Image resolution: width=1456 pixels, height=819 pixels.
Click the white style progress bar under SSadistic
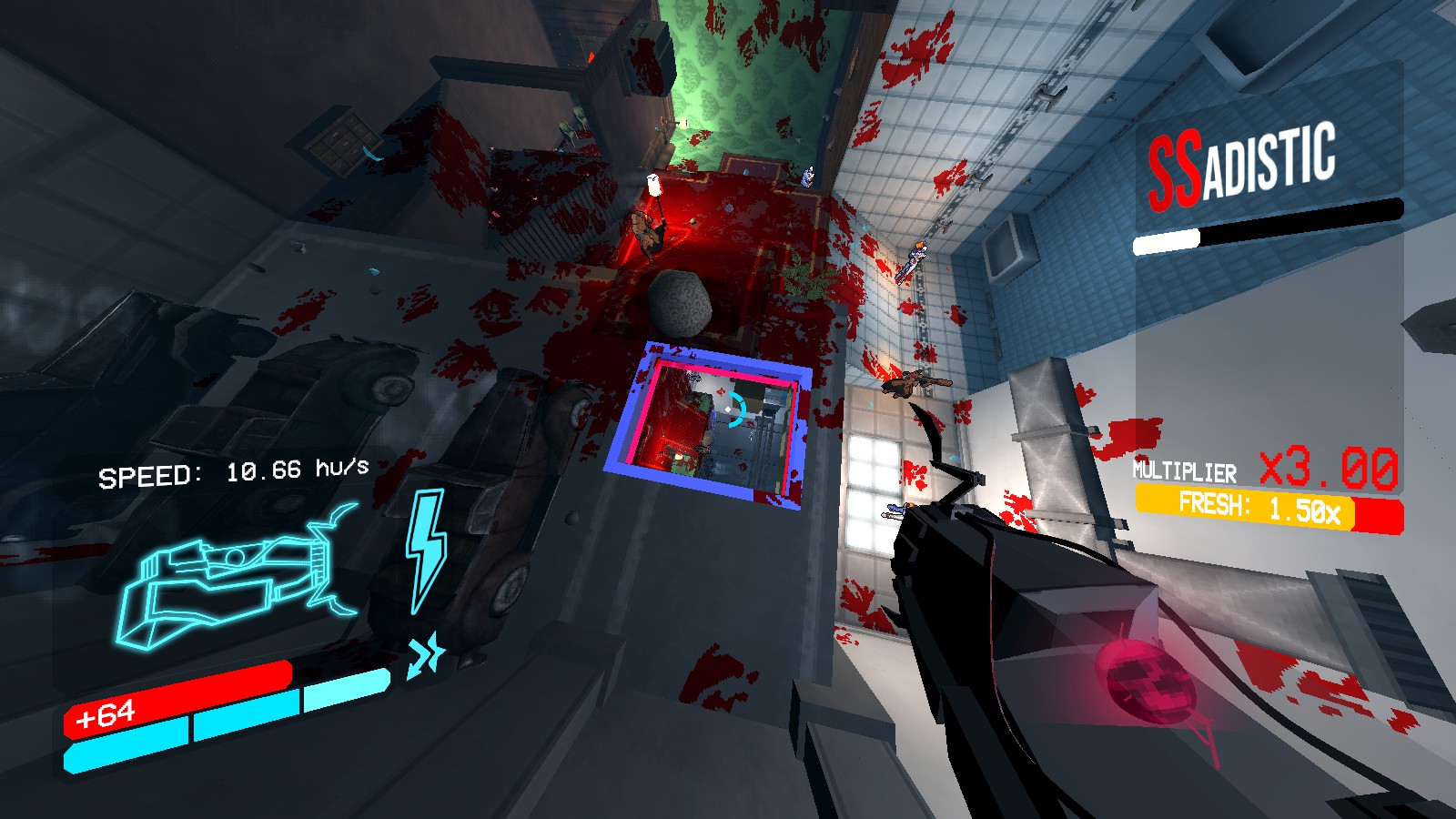pyautogui.click(x=1168, y=240)
